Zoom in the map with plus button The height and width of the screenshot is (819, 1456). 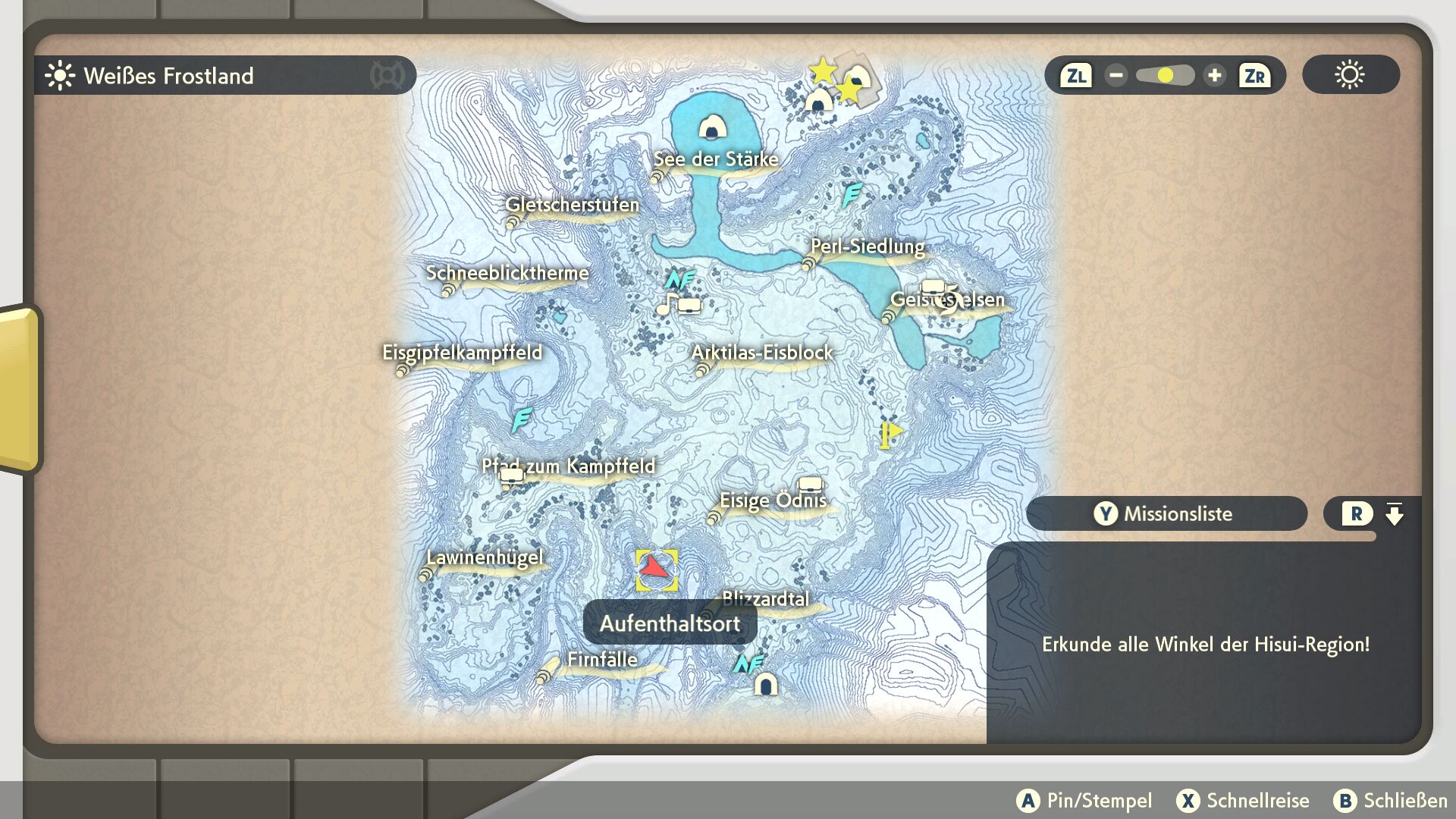tap(1215, 76)
